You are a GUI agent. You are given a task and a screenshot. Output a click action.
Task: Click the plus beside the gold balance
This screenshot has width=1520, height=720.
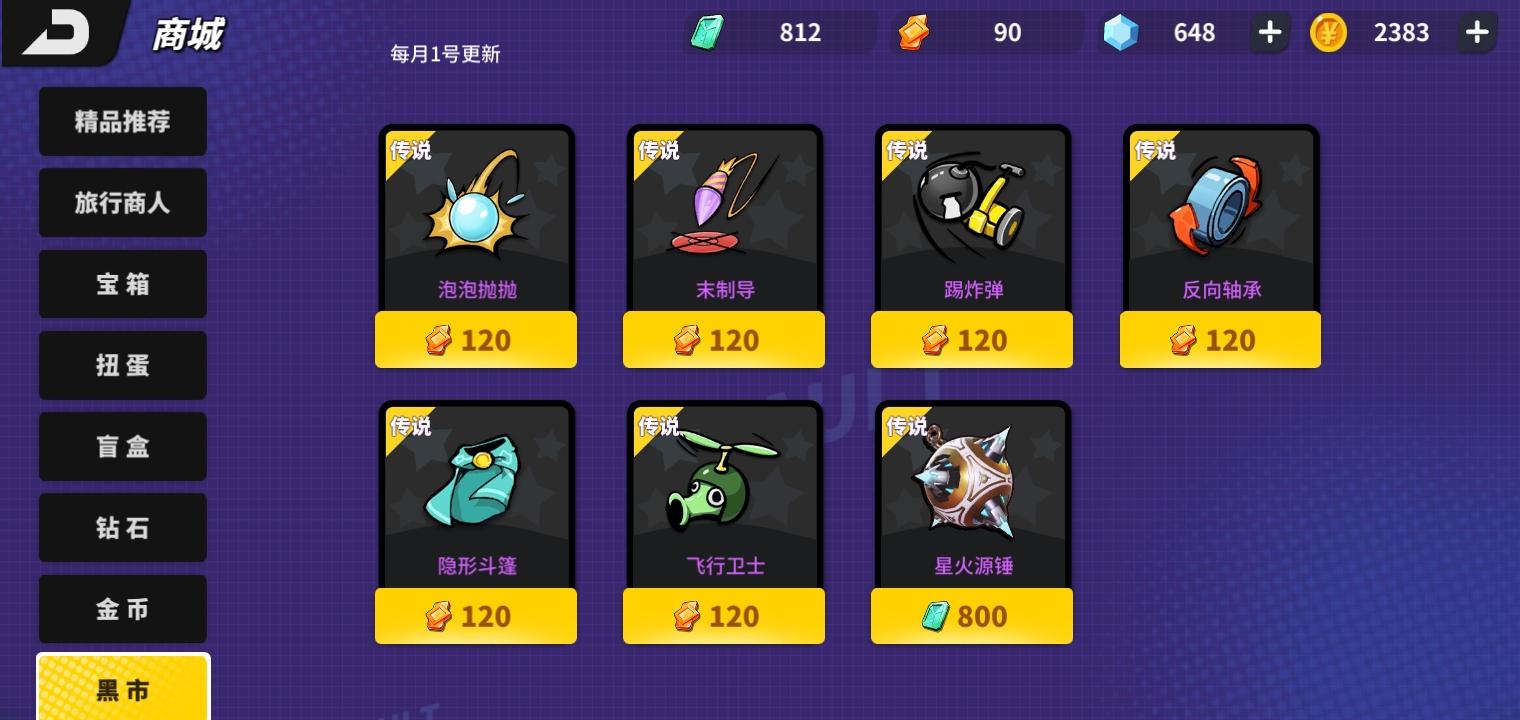1477,32
